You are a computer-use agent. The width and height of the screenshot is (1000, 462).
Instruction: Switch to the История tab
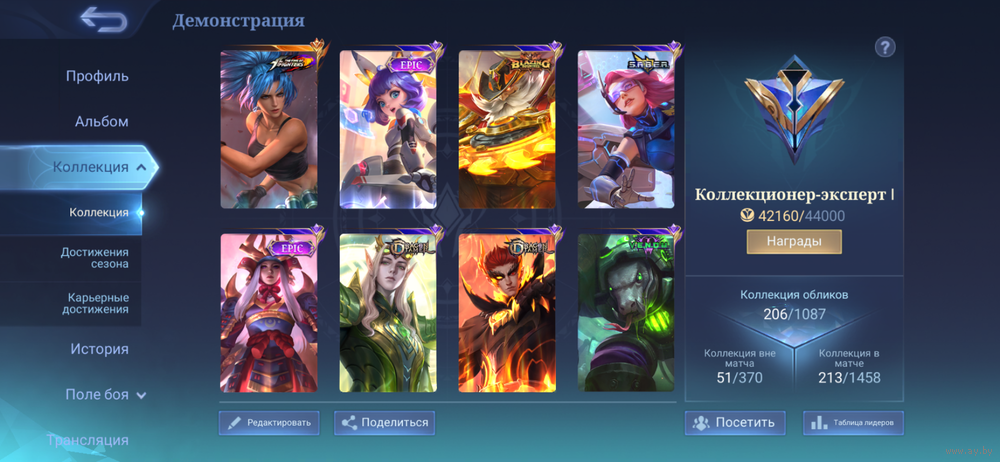(99, 349)
